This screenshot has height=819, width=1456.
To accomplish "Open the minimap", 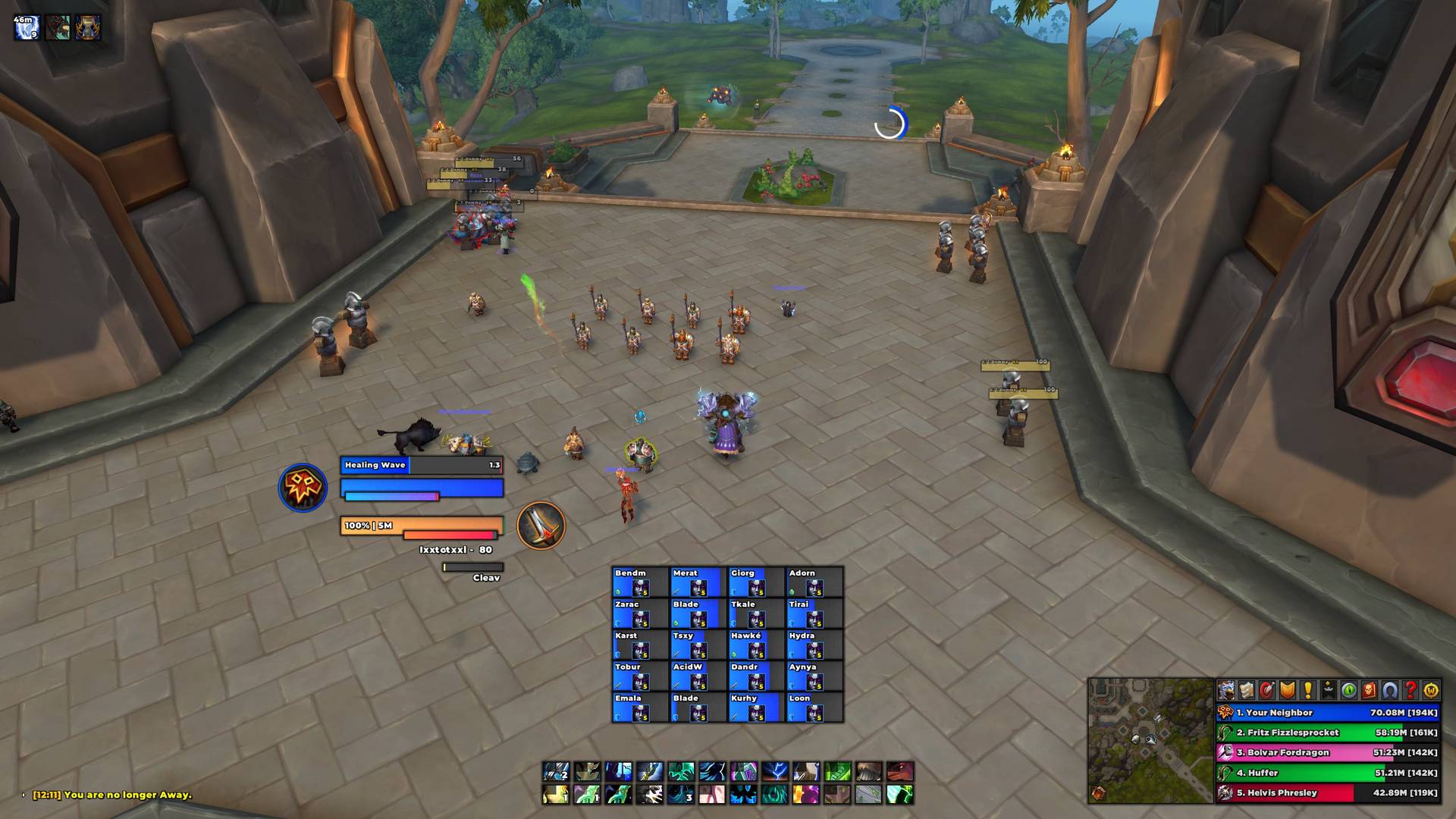I will [x=1150, y=740].
